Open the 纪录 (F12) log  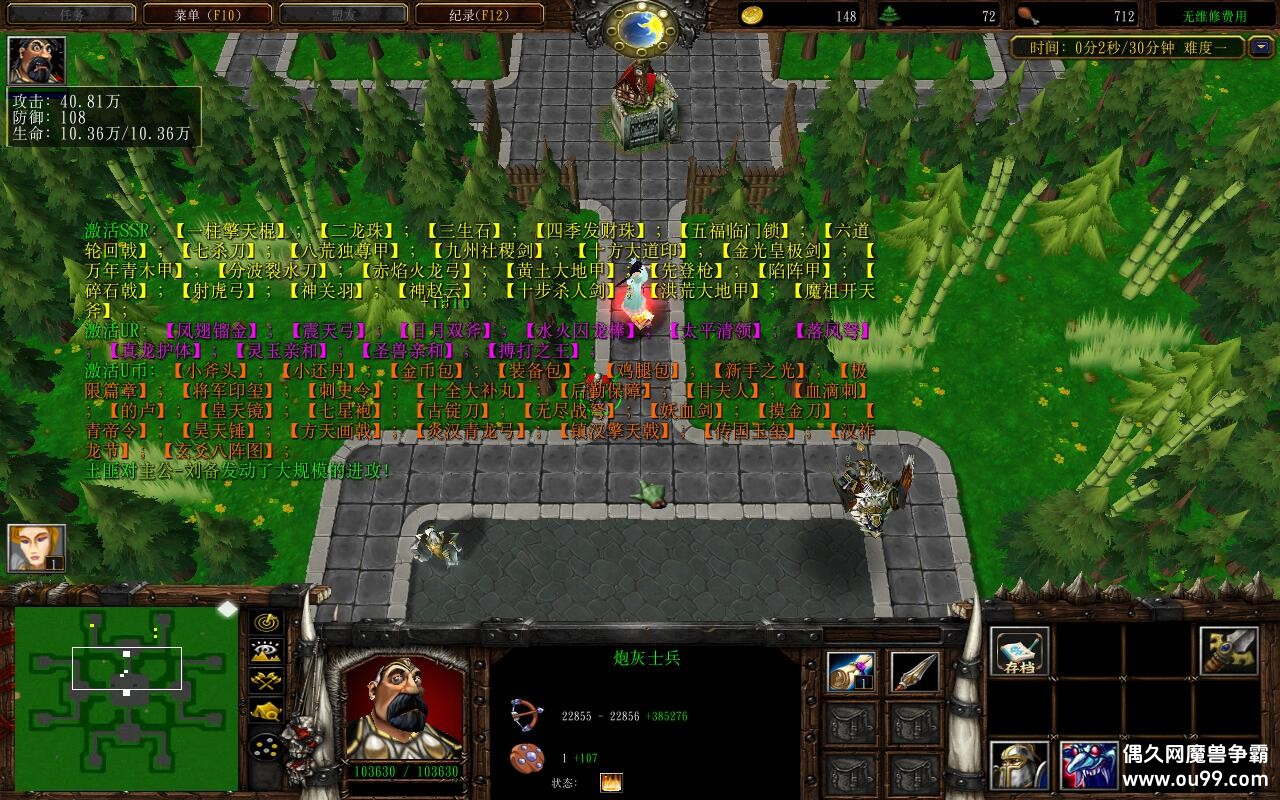478,15
